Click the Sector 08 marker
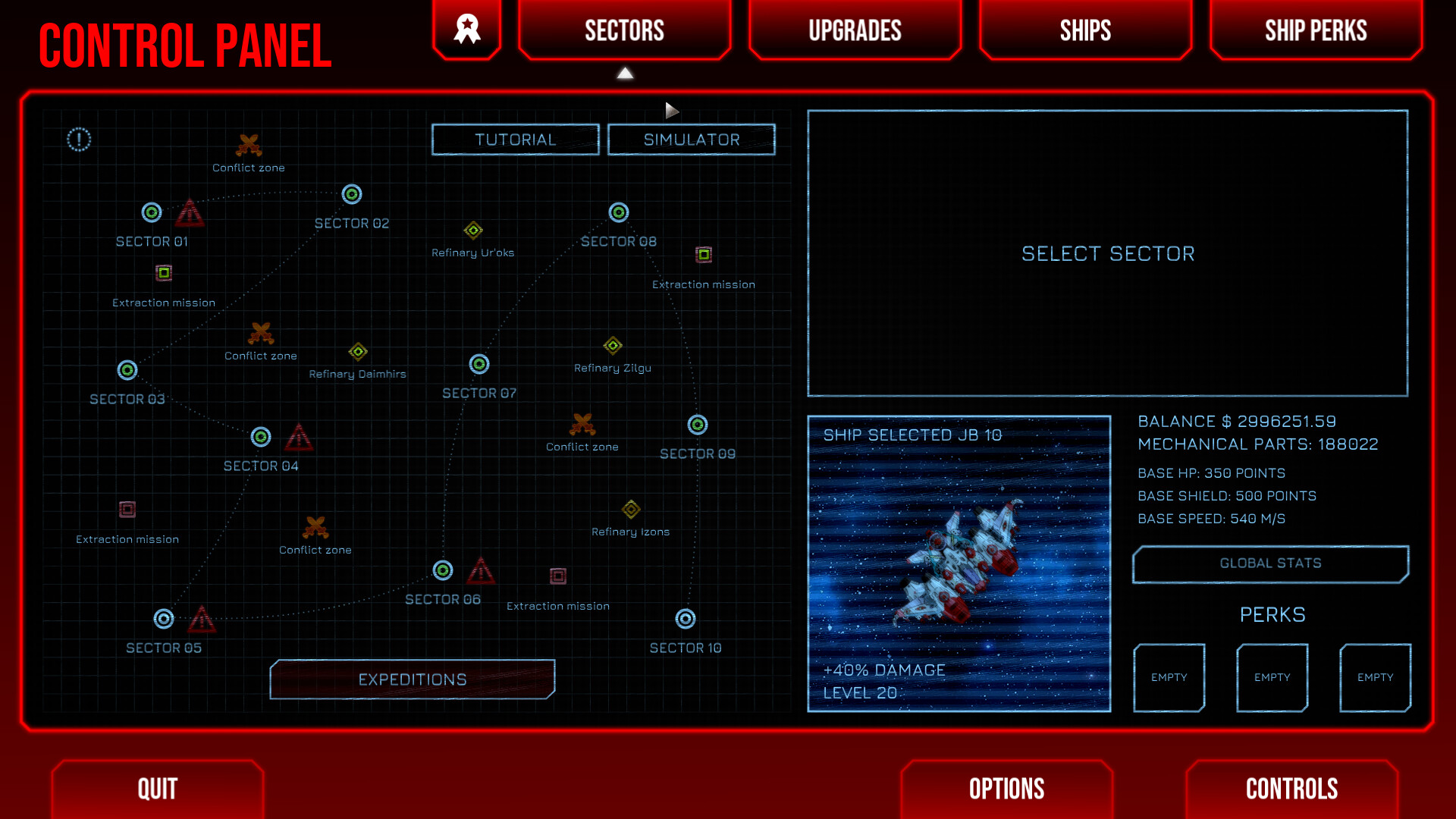 click(618, 213)
